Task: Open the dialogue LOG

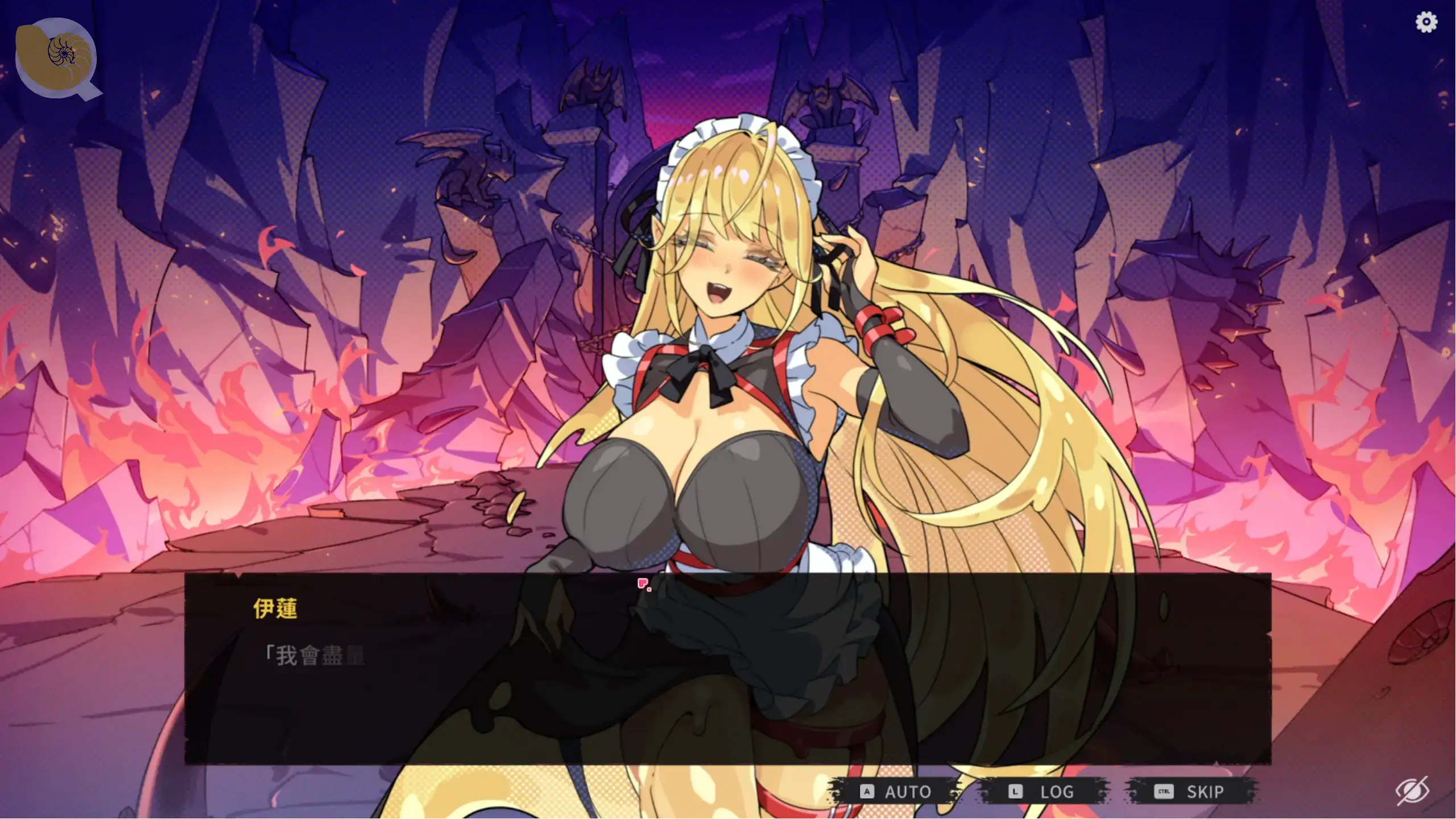Action: (1044, 791)
